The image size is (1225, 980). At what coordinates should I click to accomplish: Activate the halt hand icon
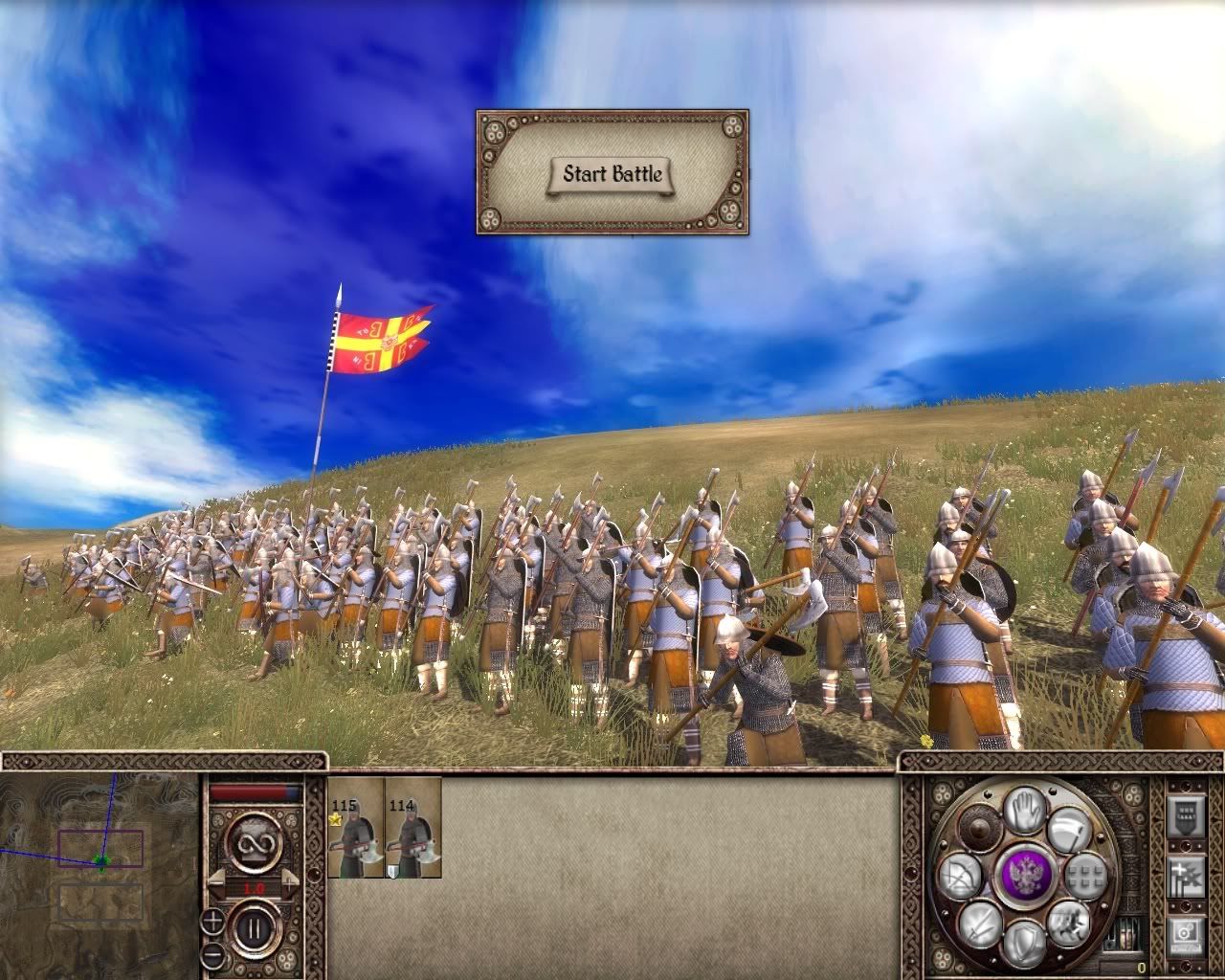[1025, 808]
